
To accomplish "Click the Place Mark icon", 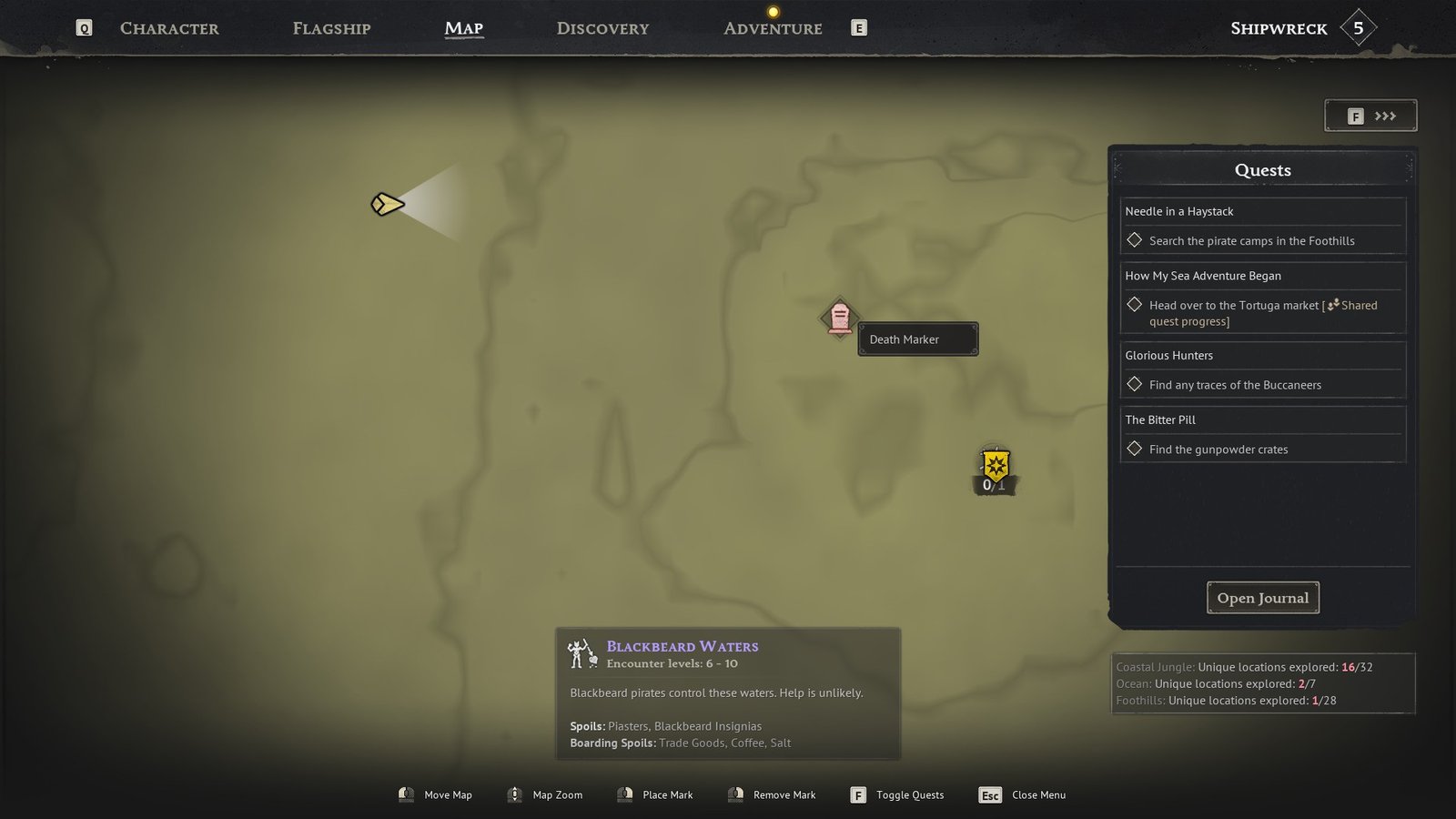I will coord(625,794).
